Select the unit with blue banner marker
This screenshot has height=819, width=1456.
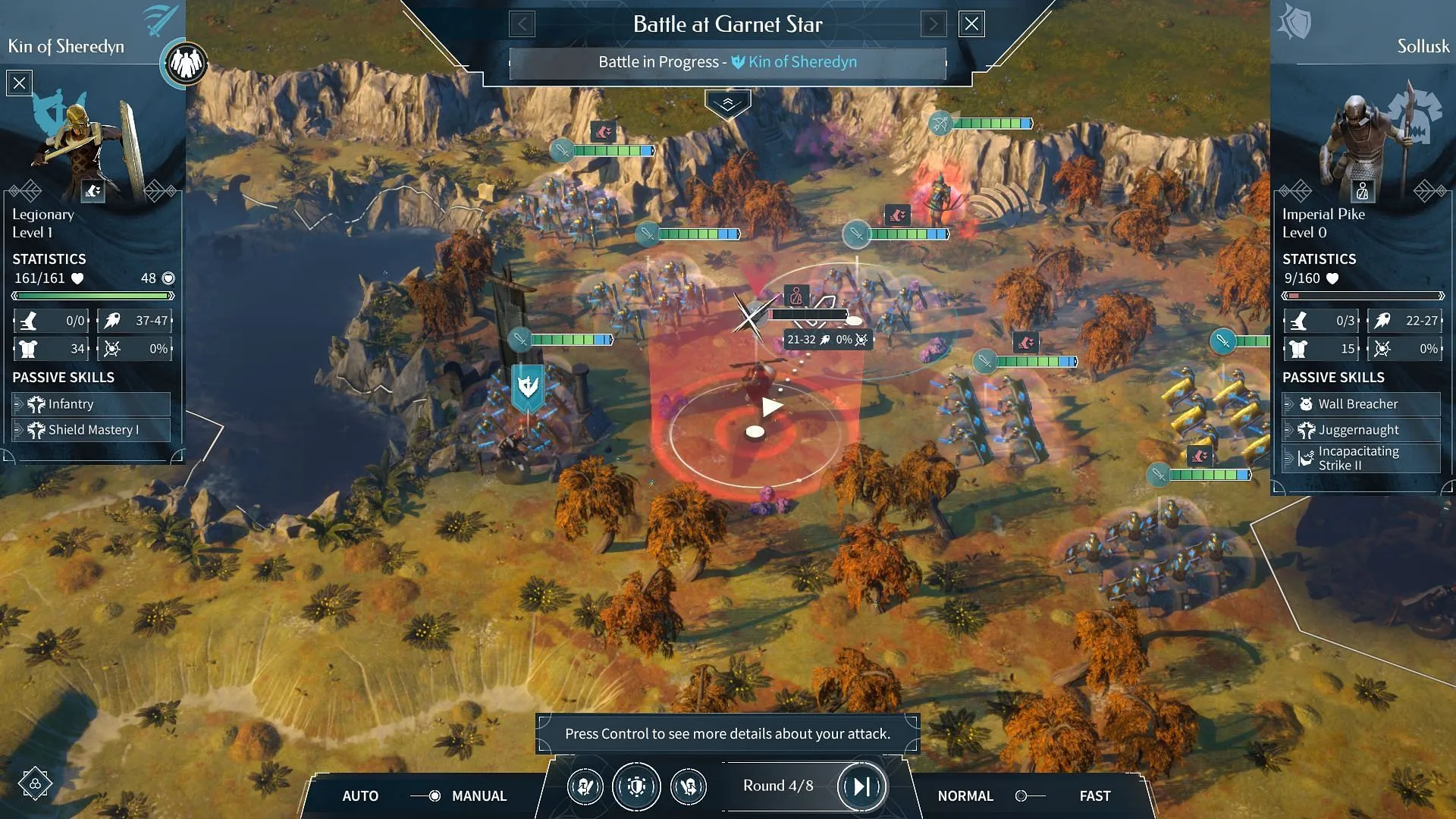pyautogui.click(x=528, y=388)
